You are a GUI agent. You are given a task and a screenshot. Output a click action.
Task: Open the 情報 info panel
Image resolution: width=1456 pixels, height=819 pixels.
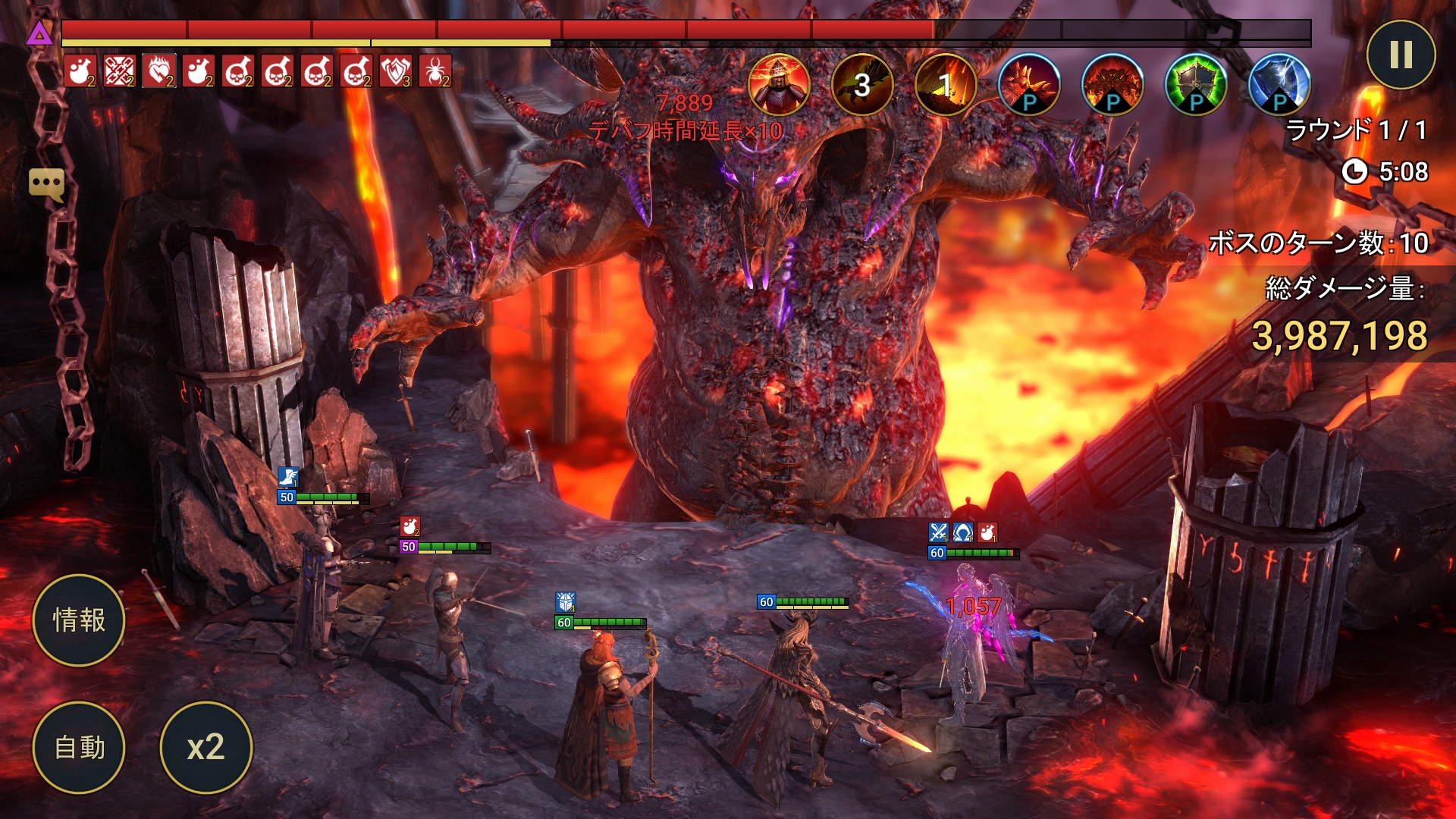click(x=79, y=620)
